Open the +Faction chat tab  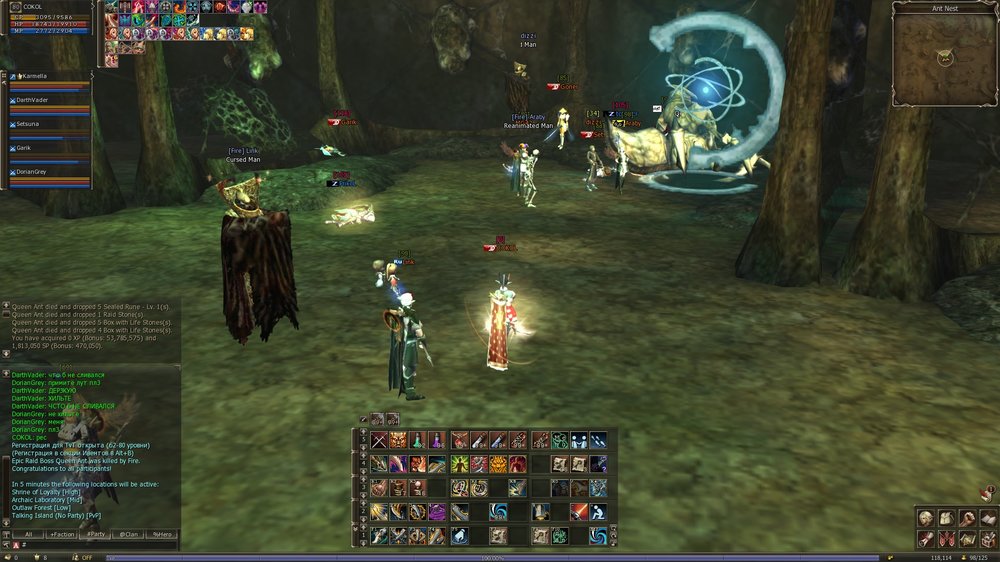(x=62, y=535)
